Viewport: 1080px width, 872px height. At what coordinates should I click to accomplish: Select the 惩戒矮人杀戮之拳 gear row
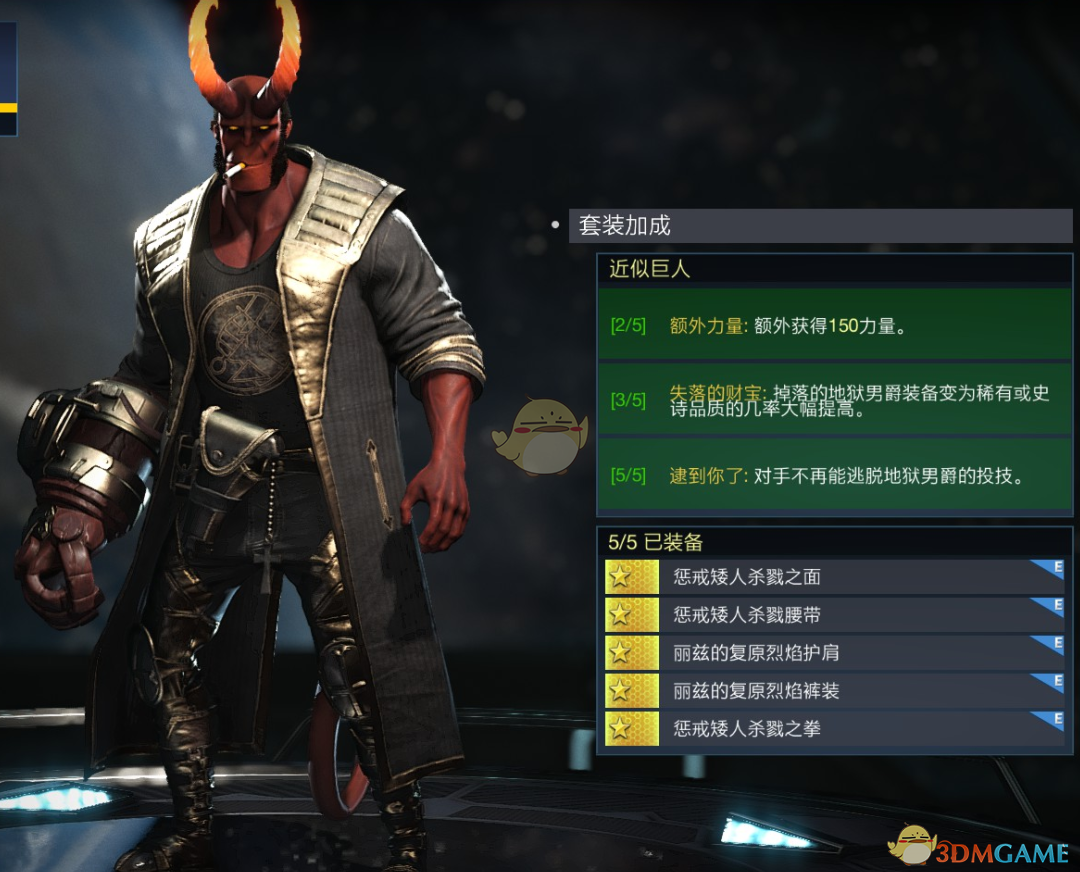tap(834, 728)
